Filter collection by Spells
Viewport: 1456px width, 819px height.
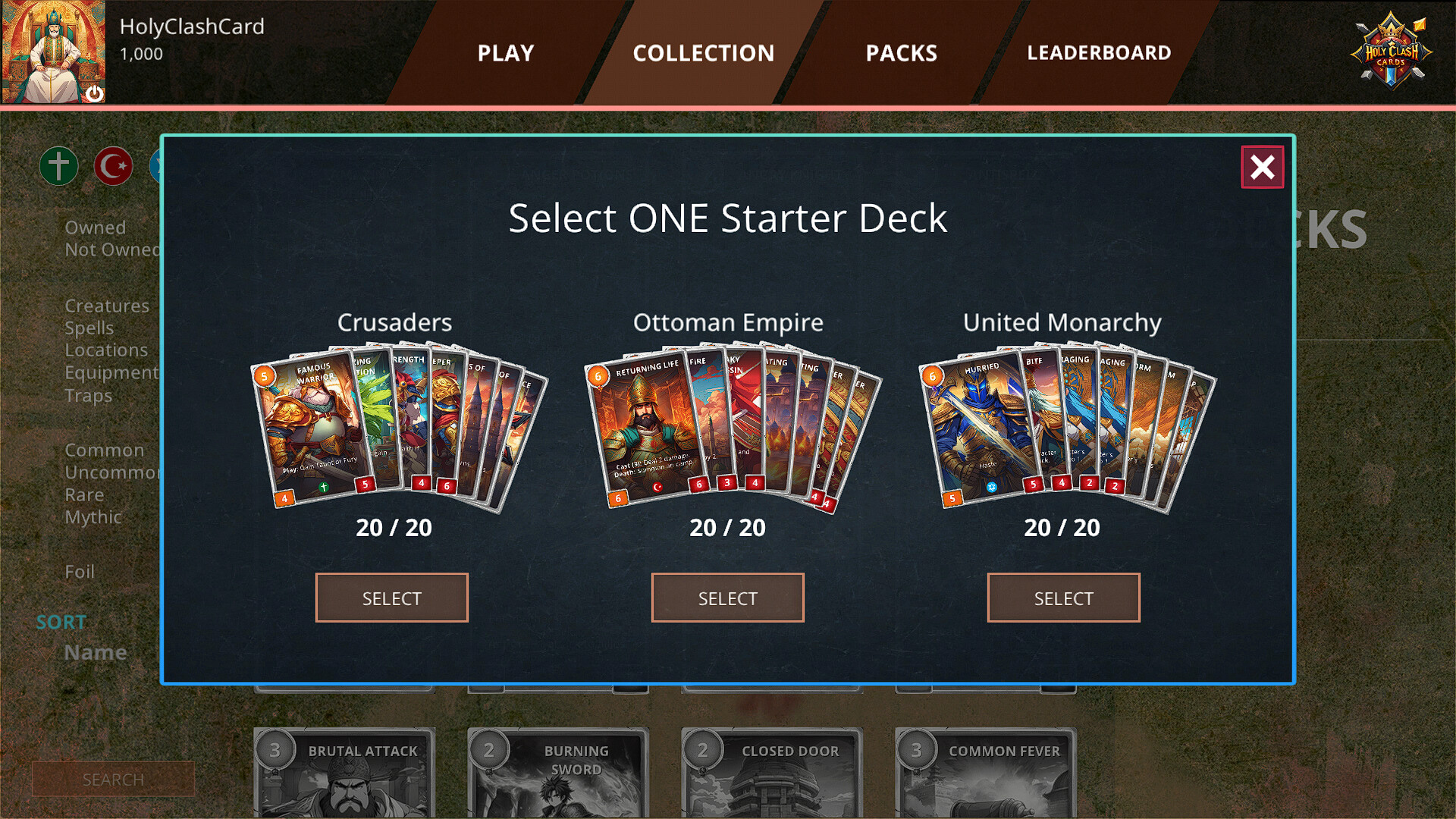[x=89, y=328]
